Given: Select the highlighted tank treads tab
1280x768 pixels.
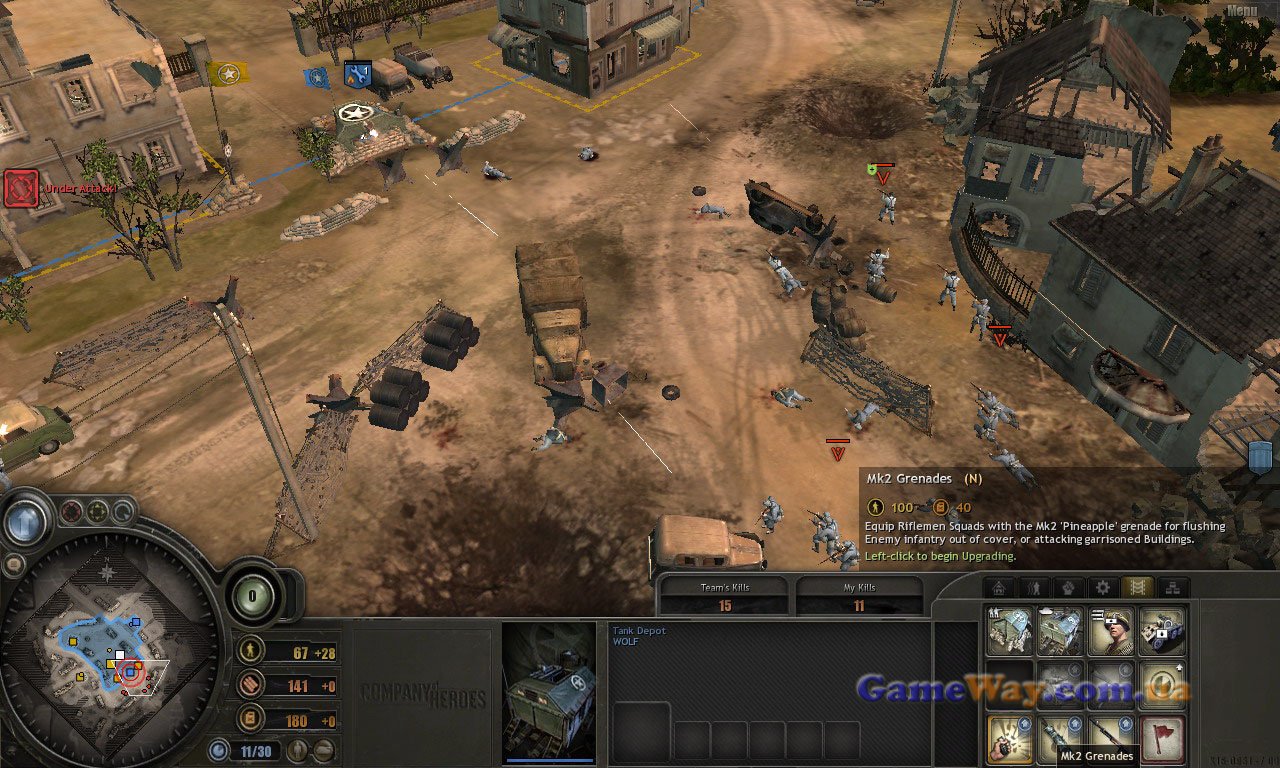Looking at the screenshot, I should tap(1137, 588).
